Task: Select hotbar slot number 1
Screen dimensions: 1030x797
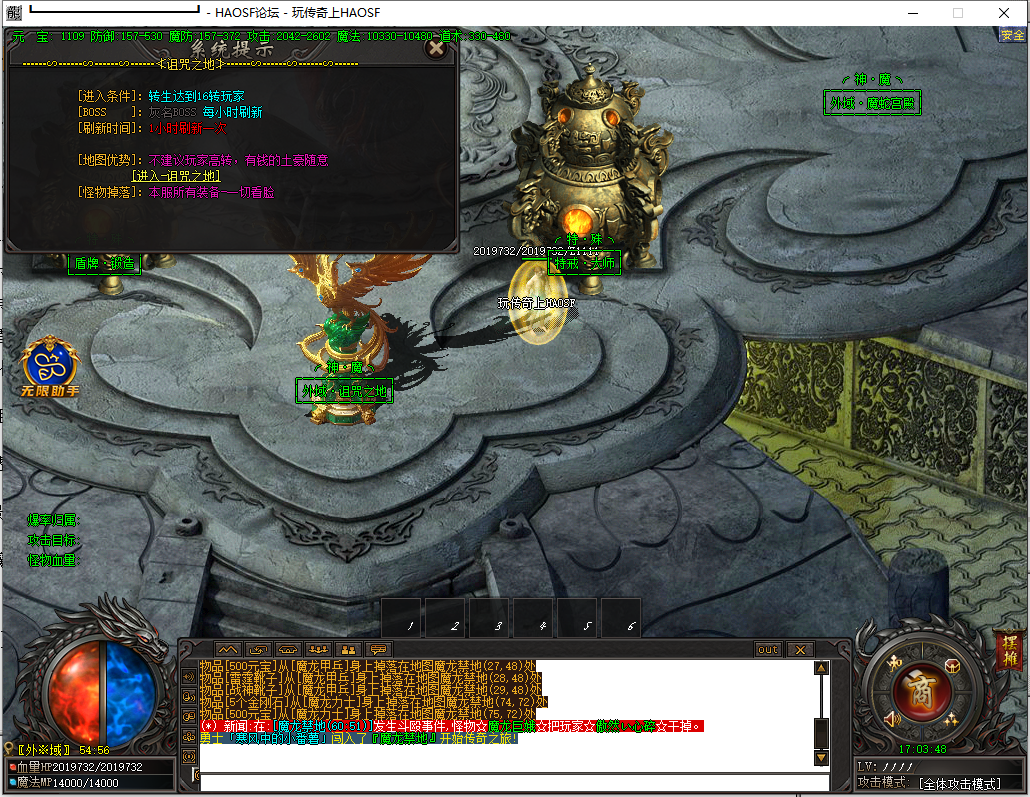Action: (x=402, y=618)
